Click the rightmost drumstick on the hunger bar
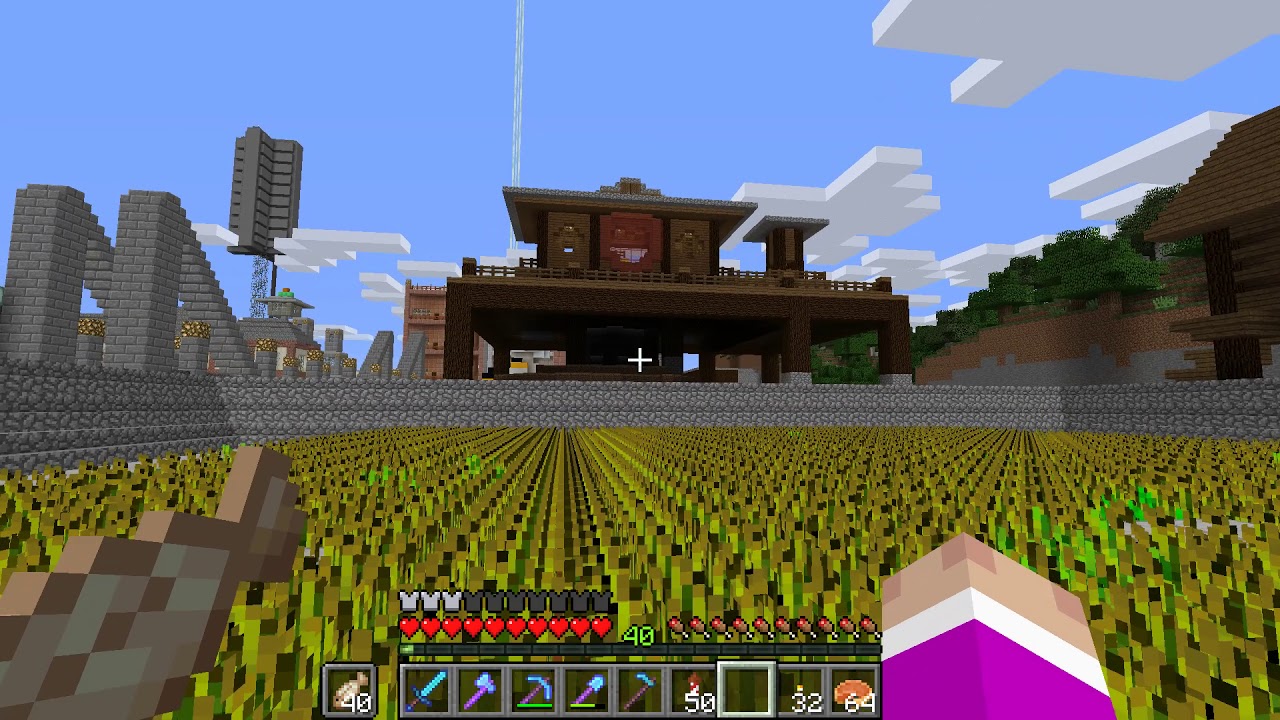 pos(870,625)
